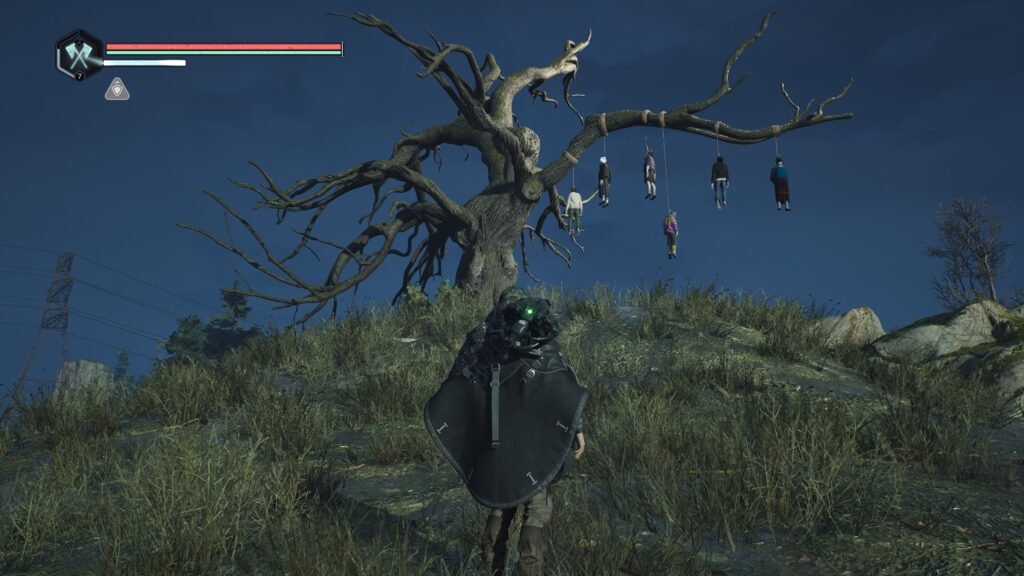Click the triangular shield status icon
The image size is (1024, 576).
(116, 89)
